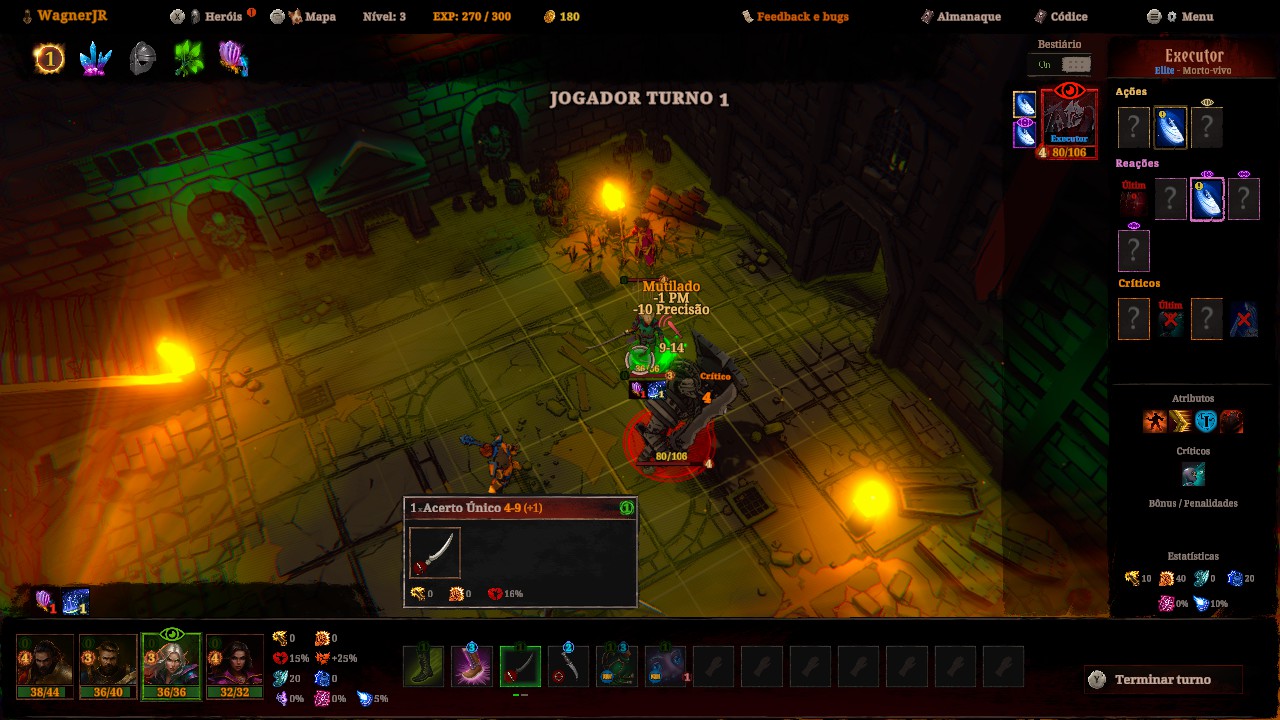Select the dagger ability in the hotbar

click(x=568, y=667)
